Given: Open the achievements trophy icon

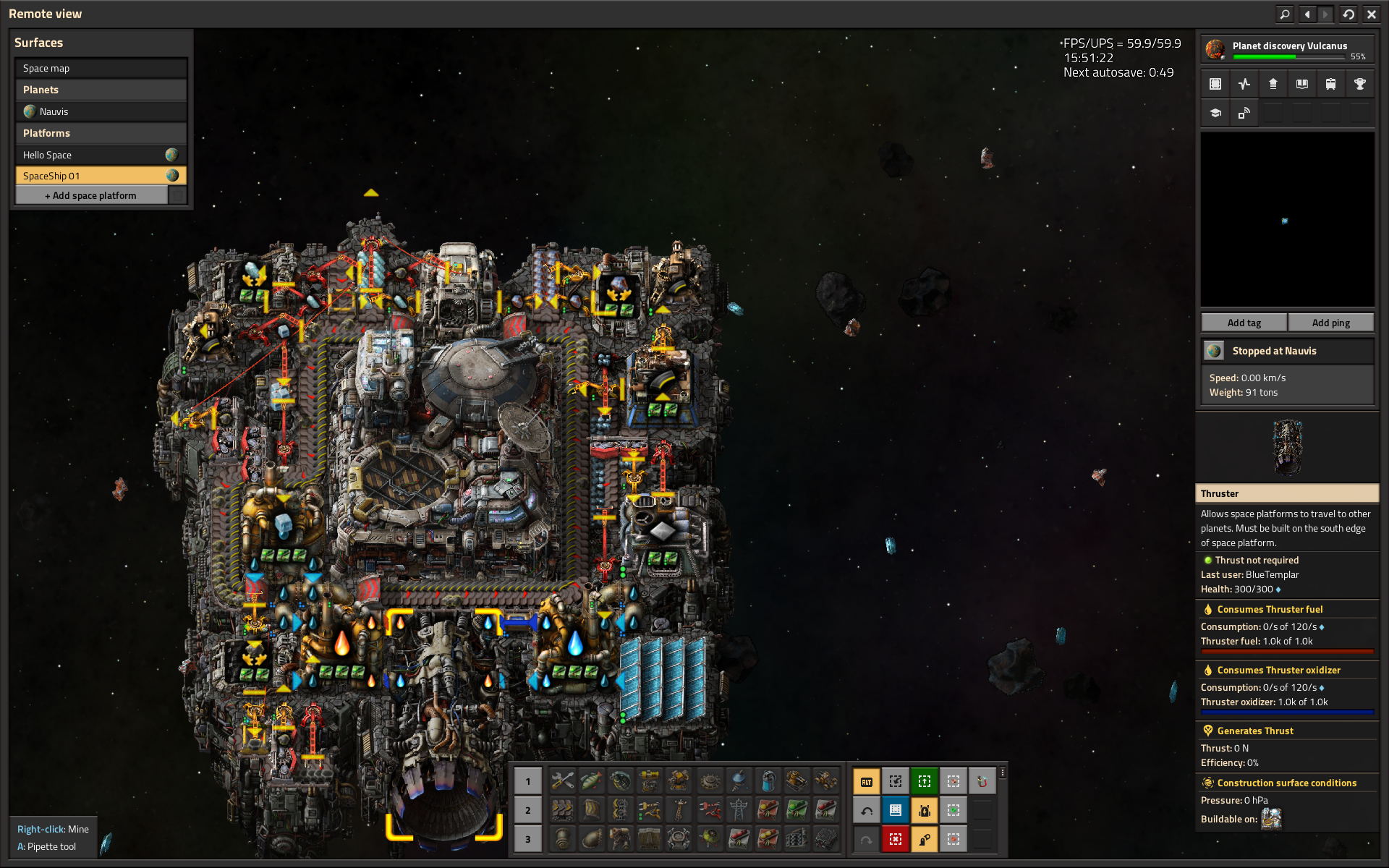Looking at the screenshot, I should (x=1359, y=84).
